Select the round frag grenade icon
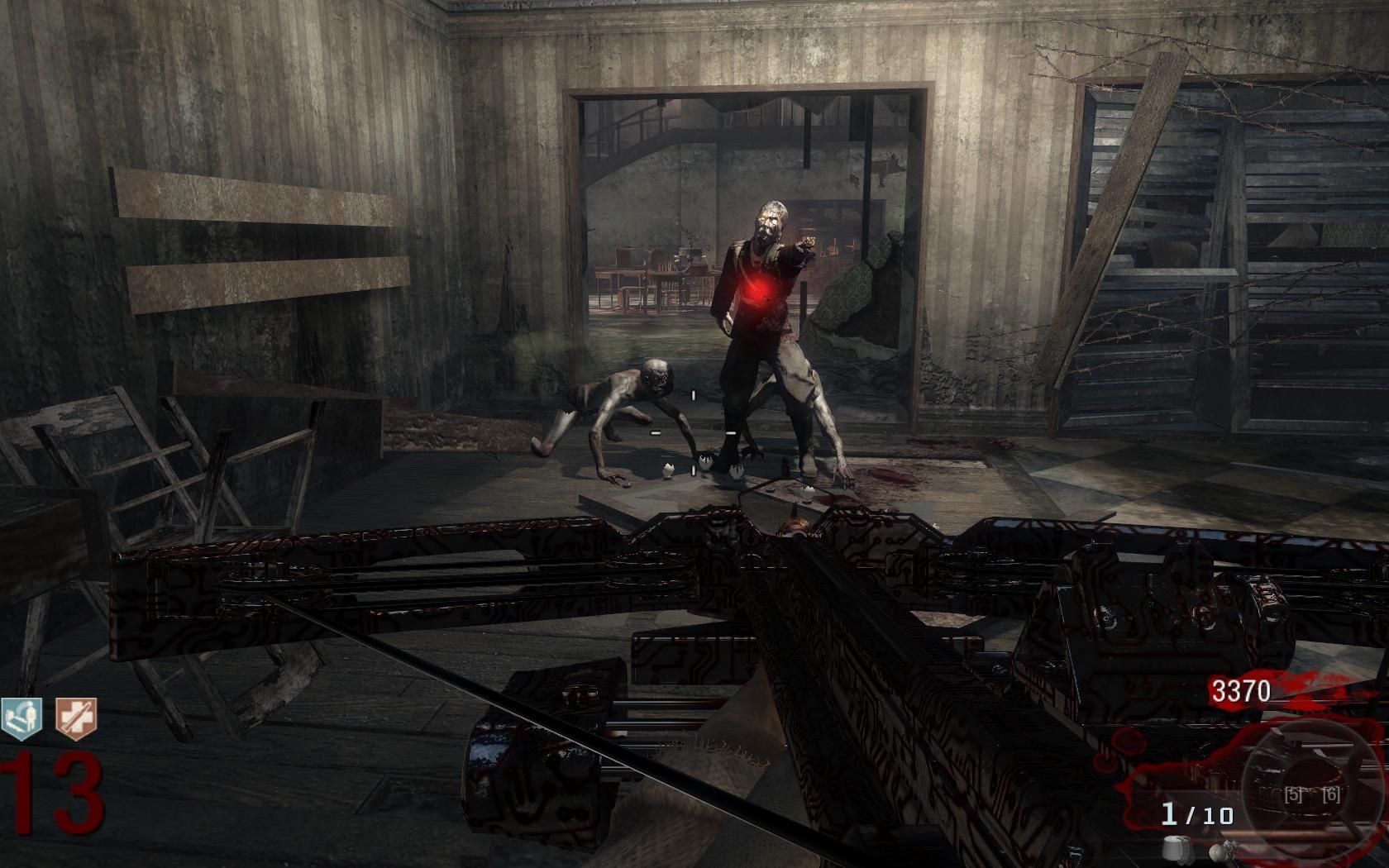Viewport: 1389px width, 868px height. (x=1215, y=851)
